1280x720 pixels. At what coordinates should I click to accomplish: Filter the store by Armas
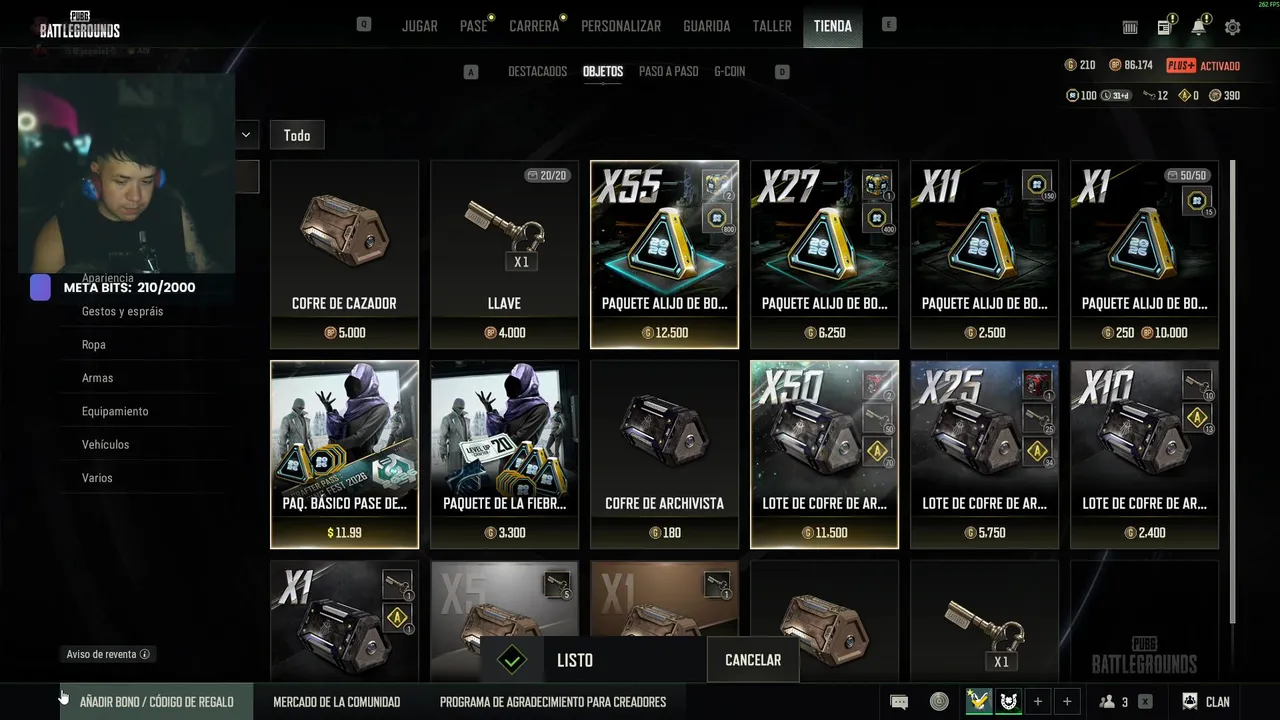click(x=98, y=378)
